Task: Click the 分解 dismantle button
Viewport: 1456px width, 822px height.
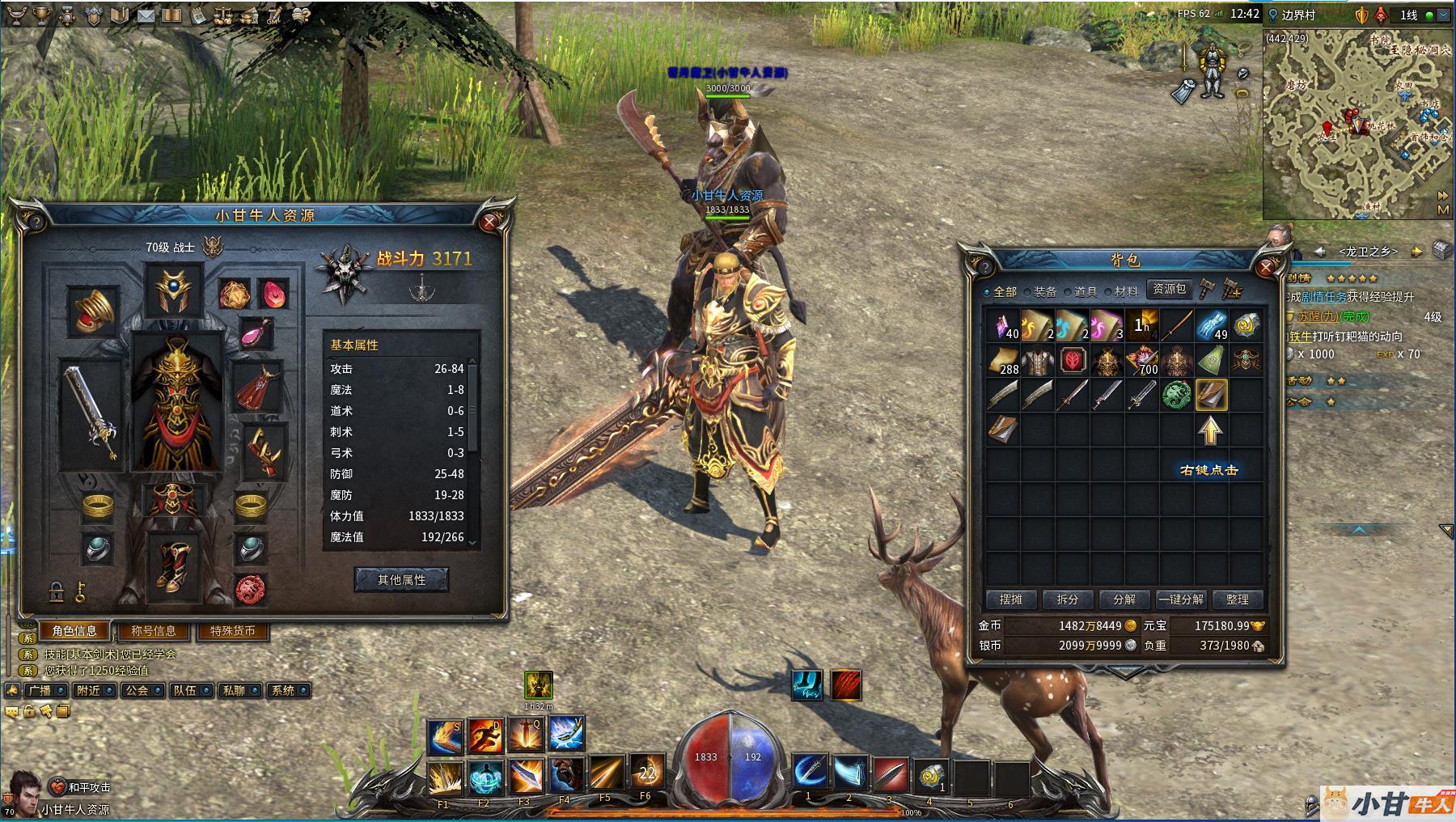Action: [x=1124, y=600]
